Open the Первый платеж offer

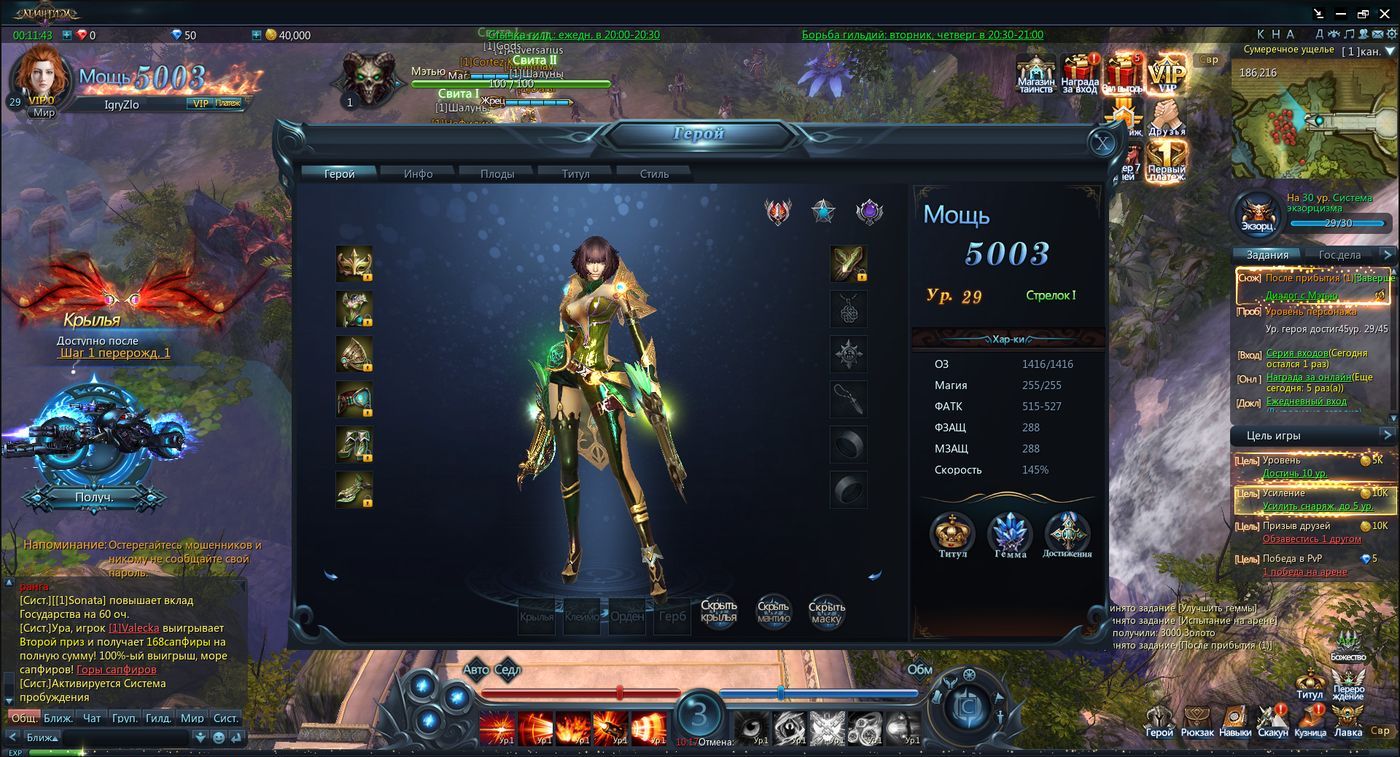pyautogui.click(x=1166, y=160)
